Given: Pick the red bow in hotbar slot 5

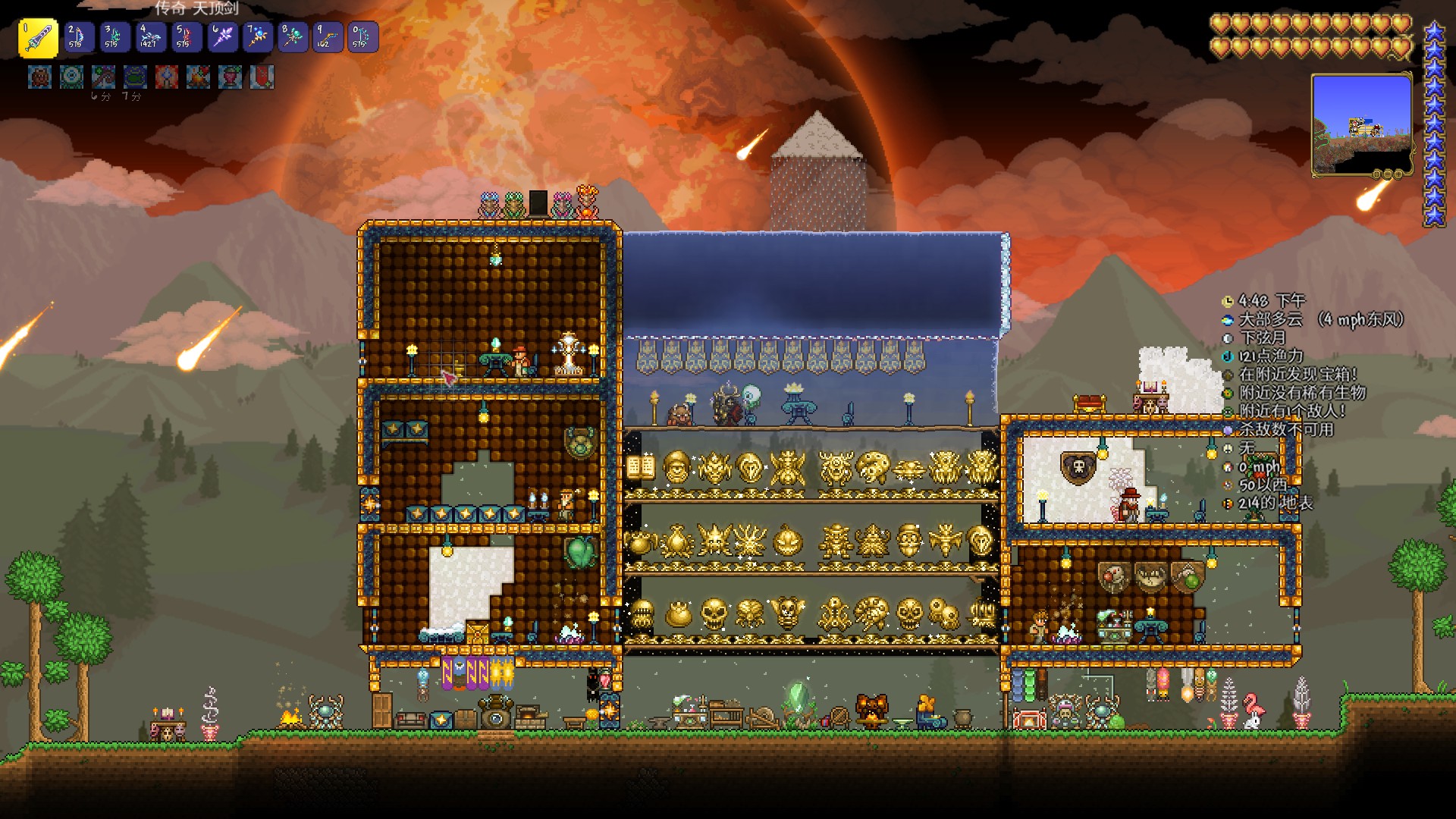Looking at the screenshot, I should 185,37.
